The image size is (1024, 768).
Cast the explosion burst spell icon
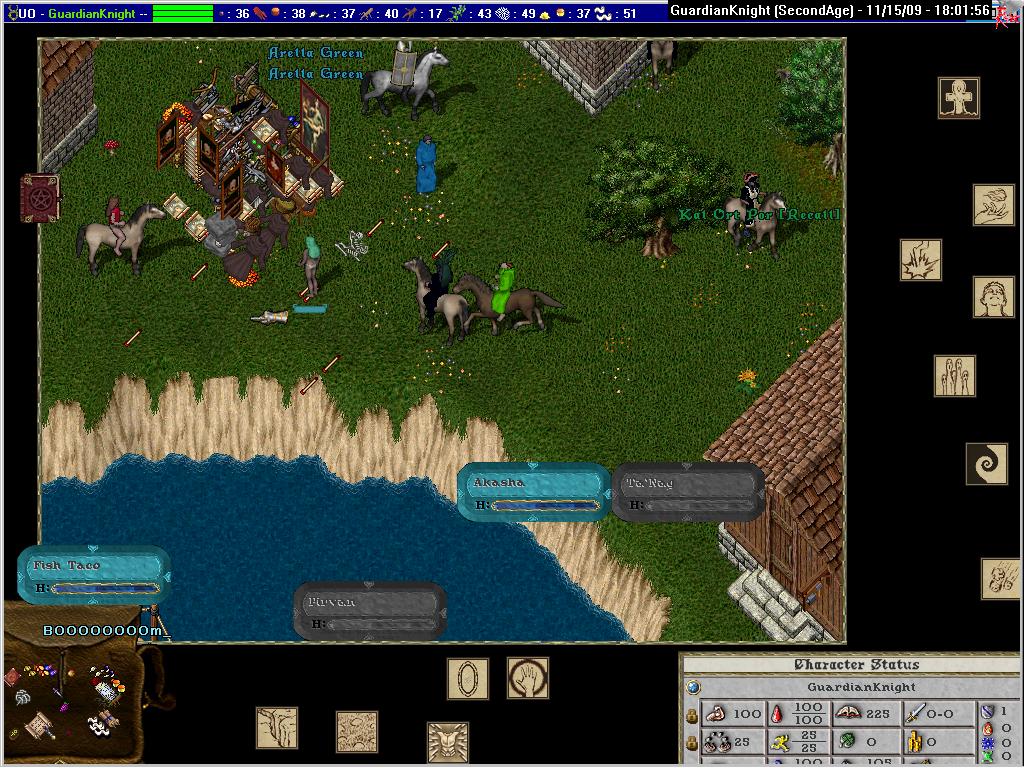[921, 260]
